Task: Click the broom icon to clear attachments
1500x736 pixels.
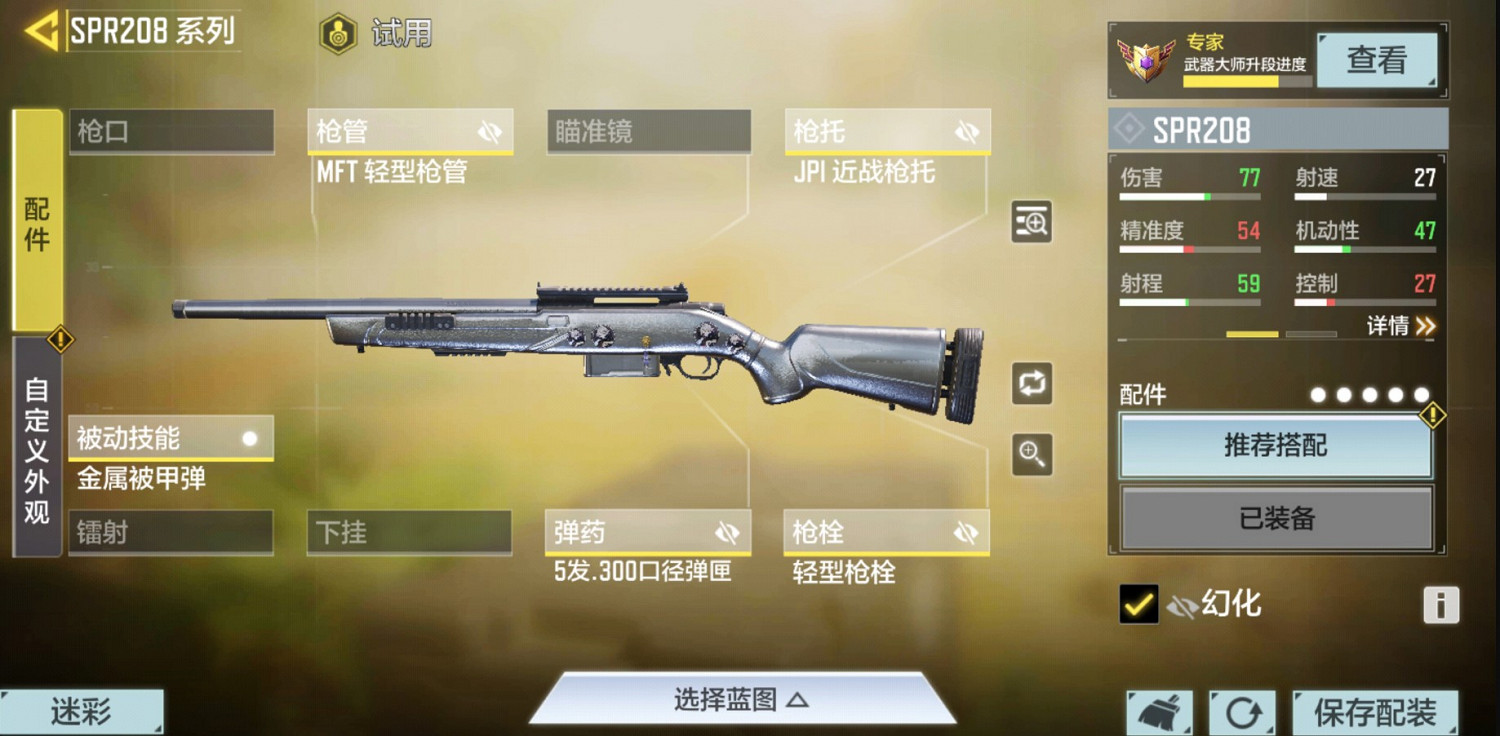Action: (1158, 712)
